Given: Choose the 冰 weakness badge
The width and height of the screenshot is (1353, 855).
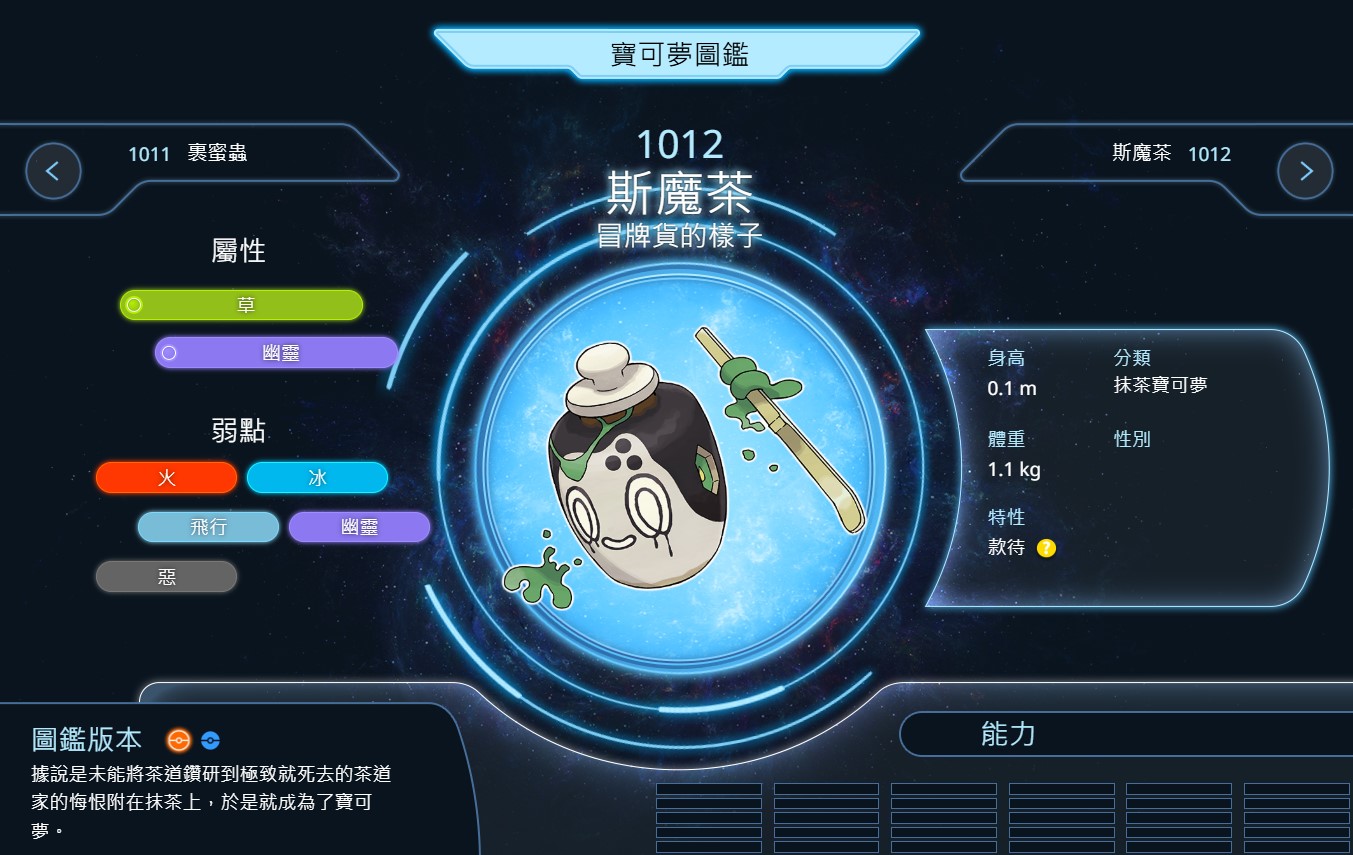Looking at the screenshot, I should pos(317,478).
